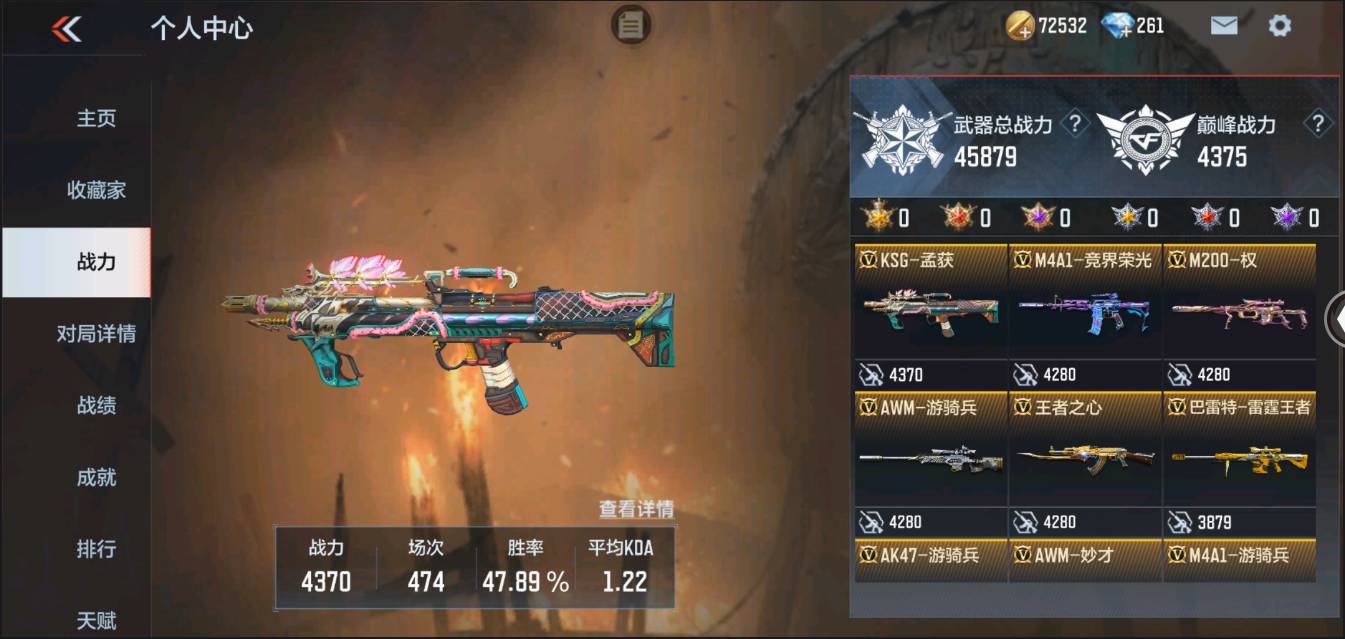The image size is (1345, 639).
Task: Click the 查看详情 link
Action: coord(636,509)
